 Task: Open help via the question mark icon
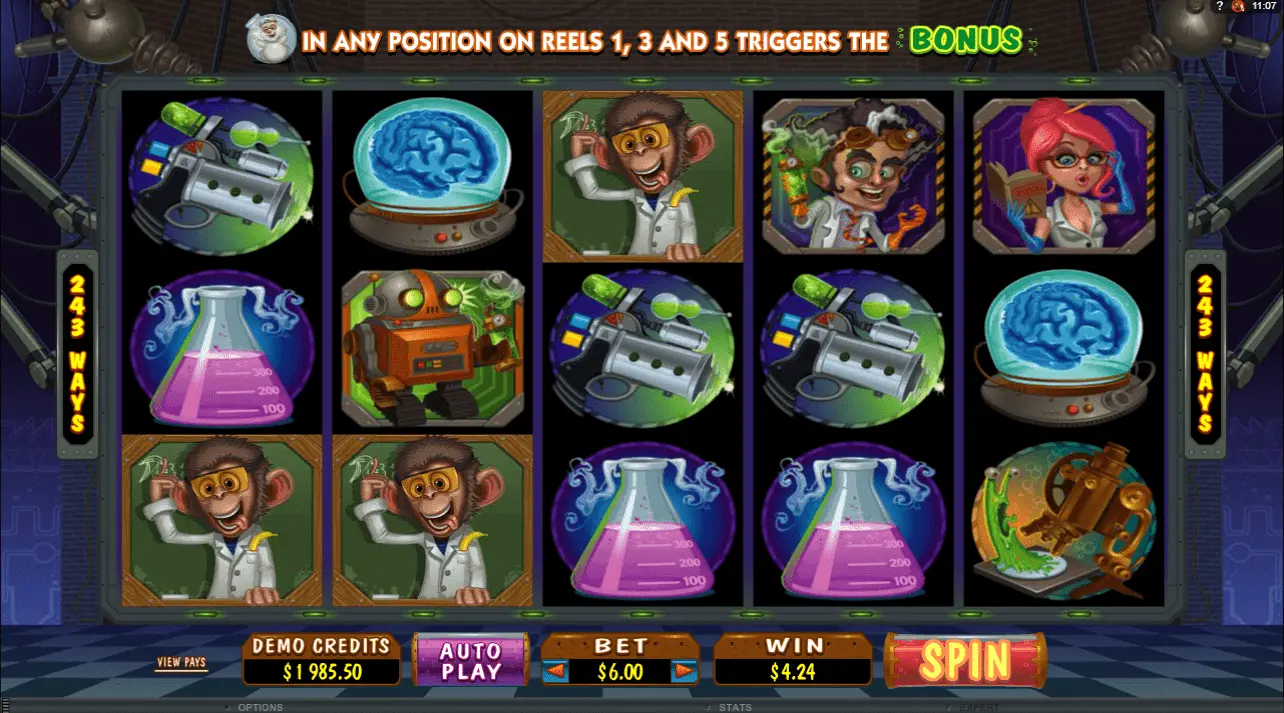(x=1220, y=6)
